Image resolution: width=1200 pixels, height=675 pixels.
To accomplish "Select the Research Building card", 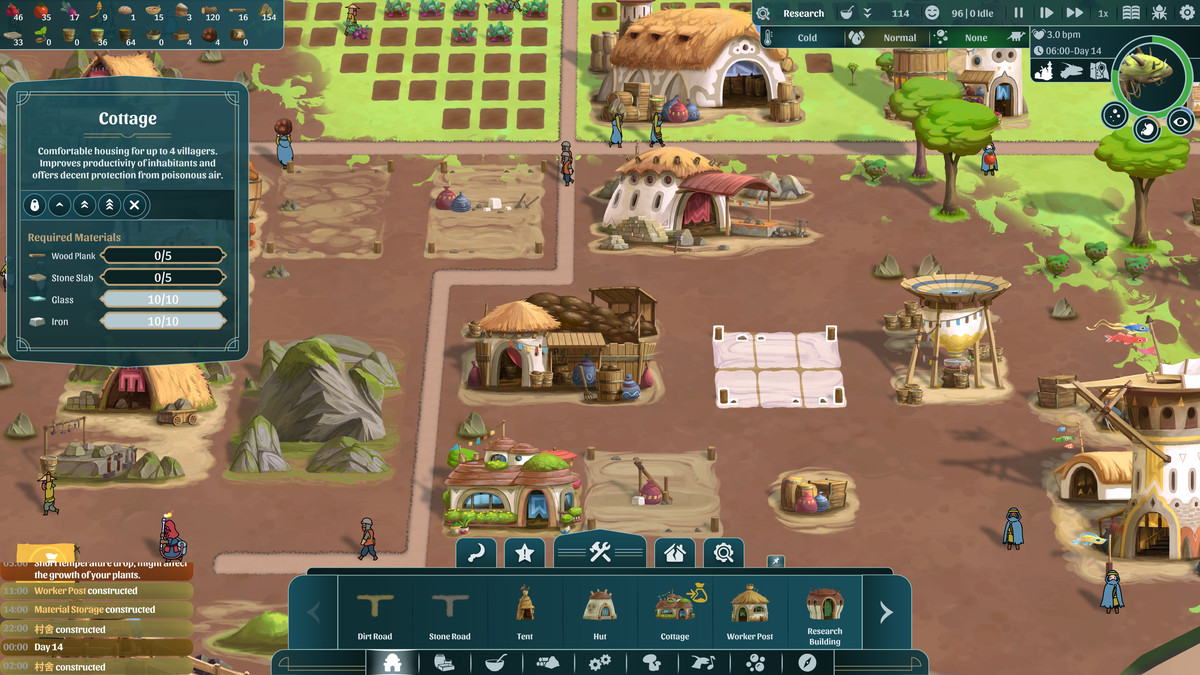I will (x=825, y=611).
